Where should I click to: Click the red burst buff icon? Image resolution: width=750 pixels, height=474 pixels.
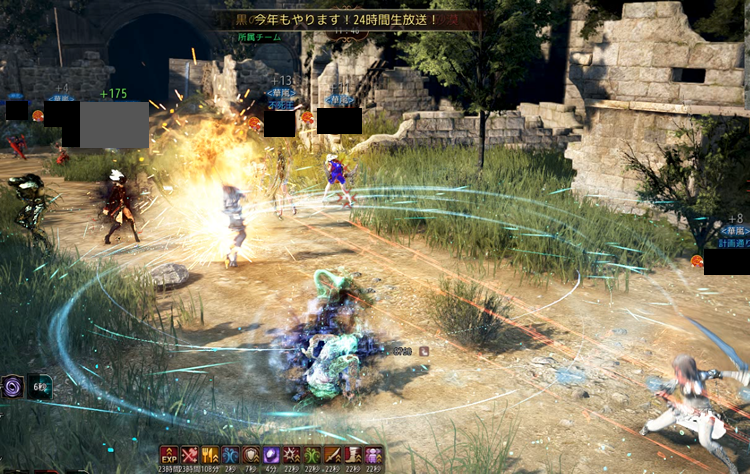[292, 455]
